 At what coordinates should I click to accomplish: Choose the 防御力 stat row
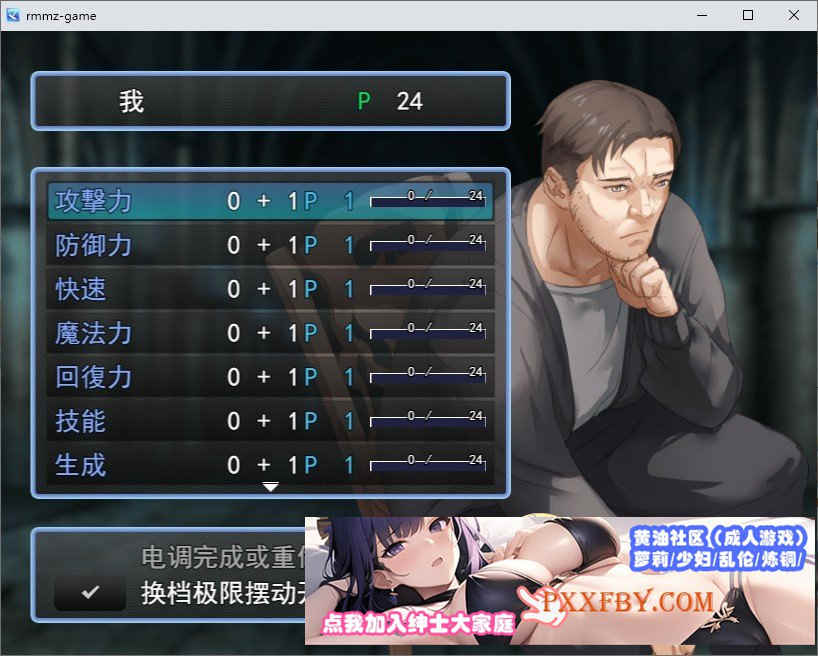pyautogui.click(x=270, y=245)
